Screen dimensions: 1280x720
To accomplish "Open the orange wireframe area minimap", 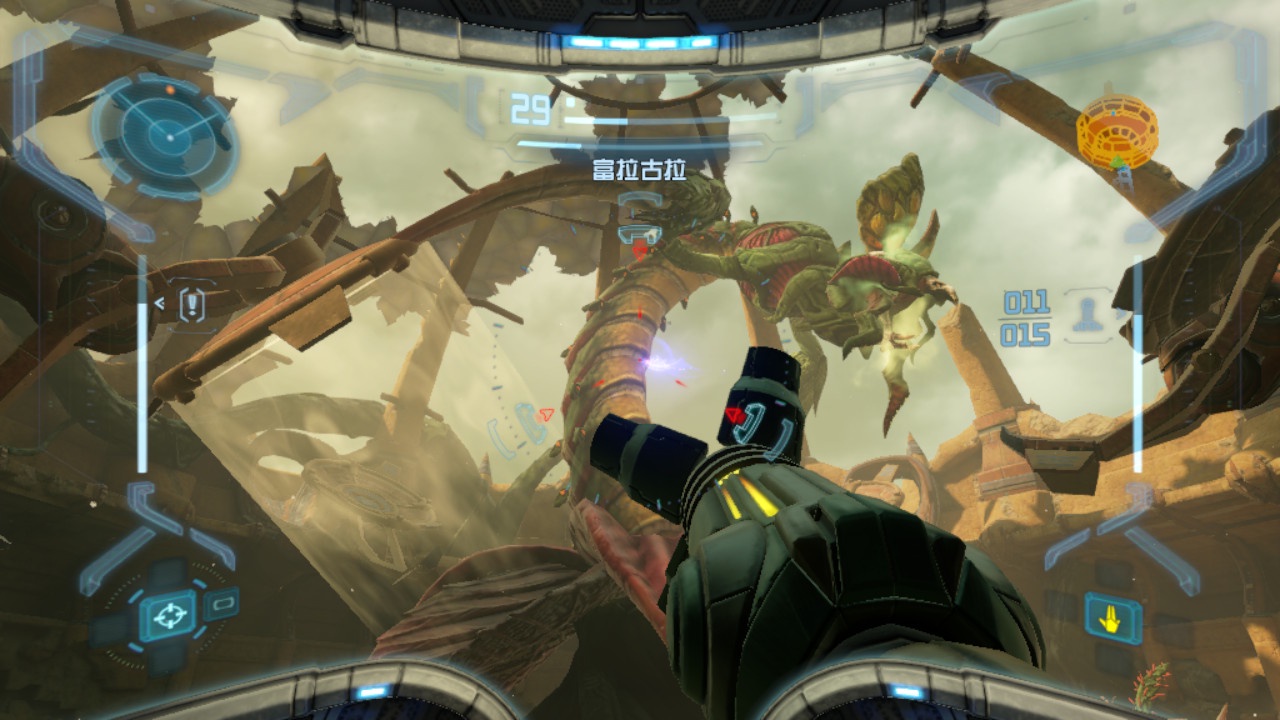I will click(x=1117, y=130).
